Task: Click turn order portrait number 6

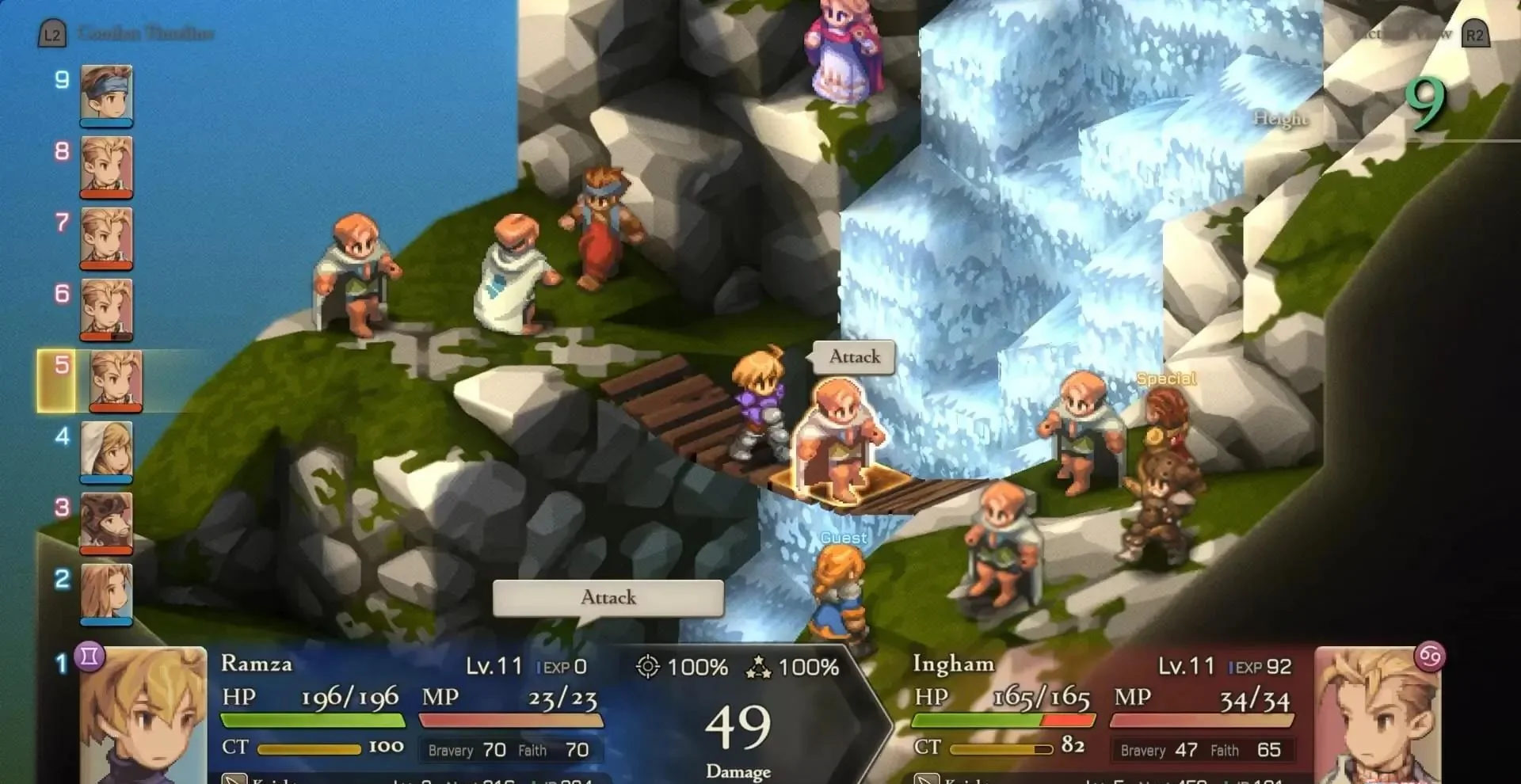Action: coord(106,309)
